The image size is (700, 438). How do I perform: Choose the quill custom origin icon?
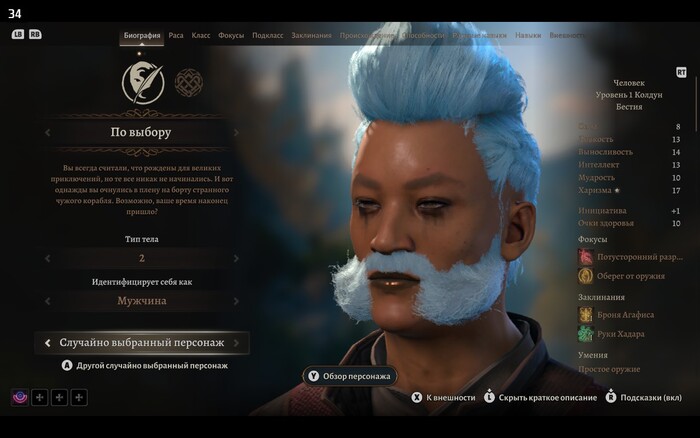pyautogui.click(x=143, y=84)
